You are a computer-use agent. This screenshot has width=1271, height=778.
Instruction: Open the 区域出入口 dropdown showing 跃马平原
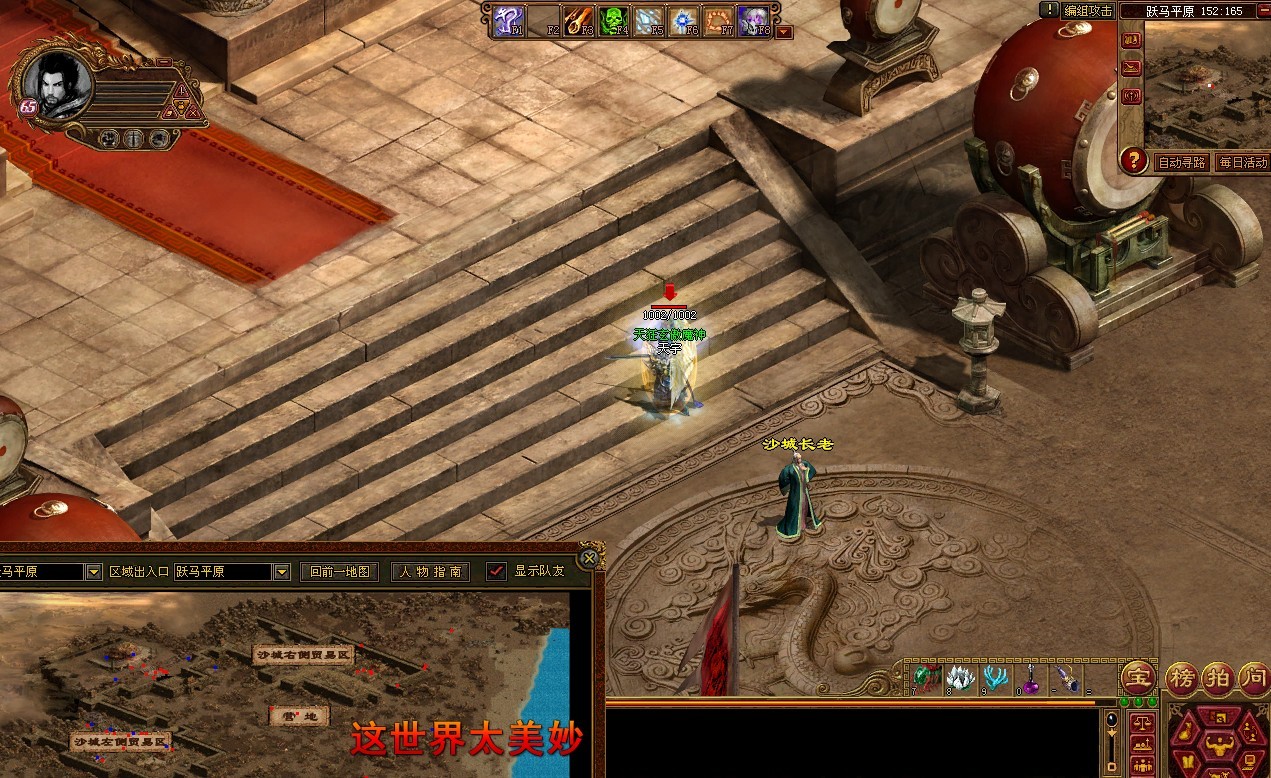pos(282,572)
